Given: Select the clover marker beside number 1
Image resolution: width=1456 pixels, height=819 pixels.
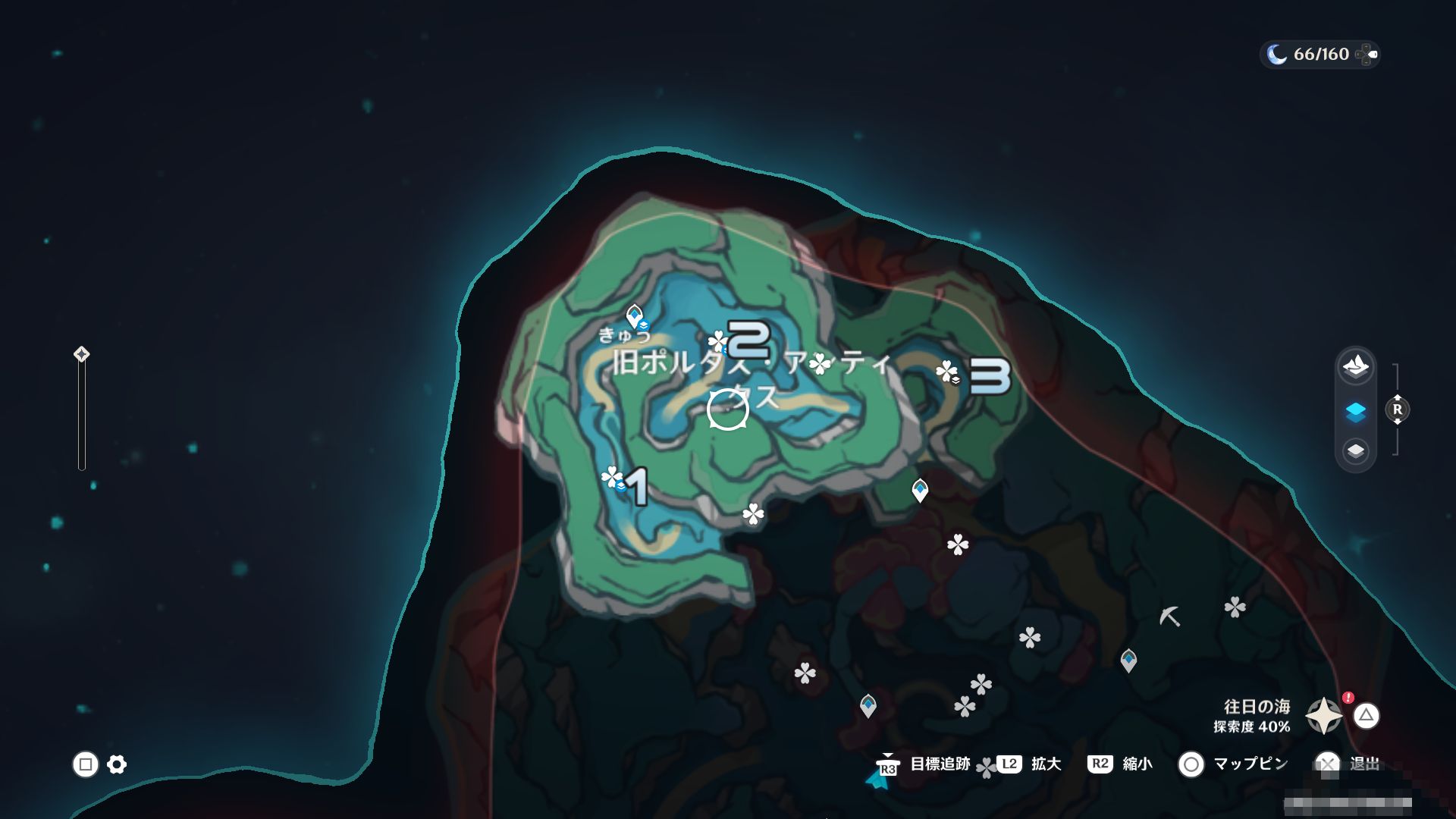Looking at the screenshot, I should point(611,477).
